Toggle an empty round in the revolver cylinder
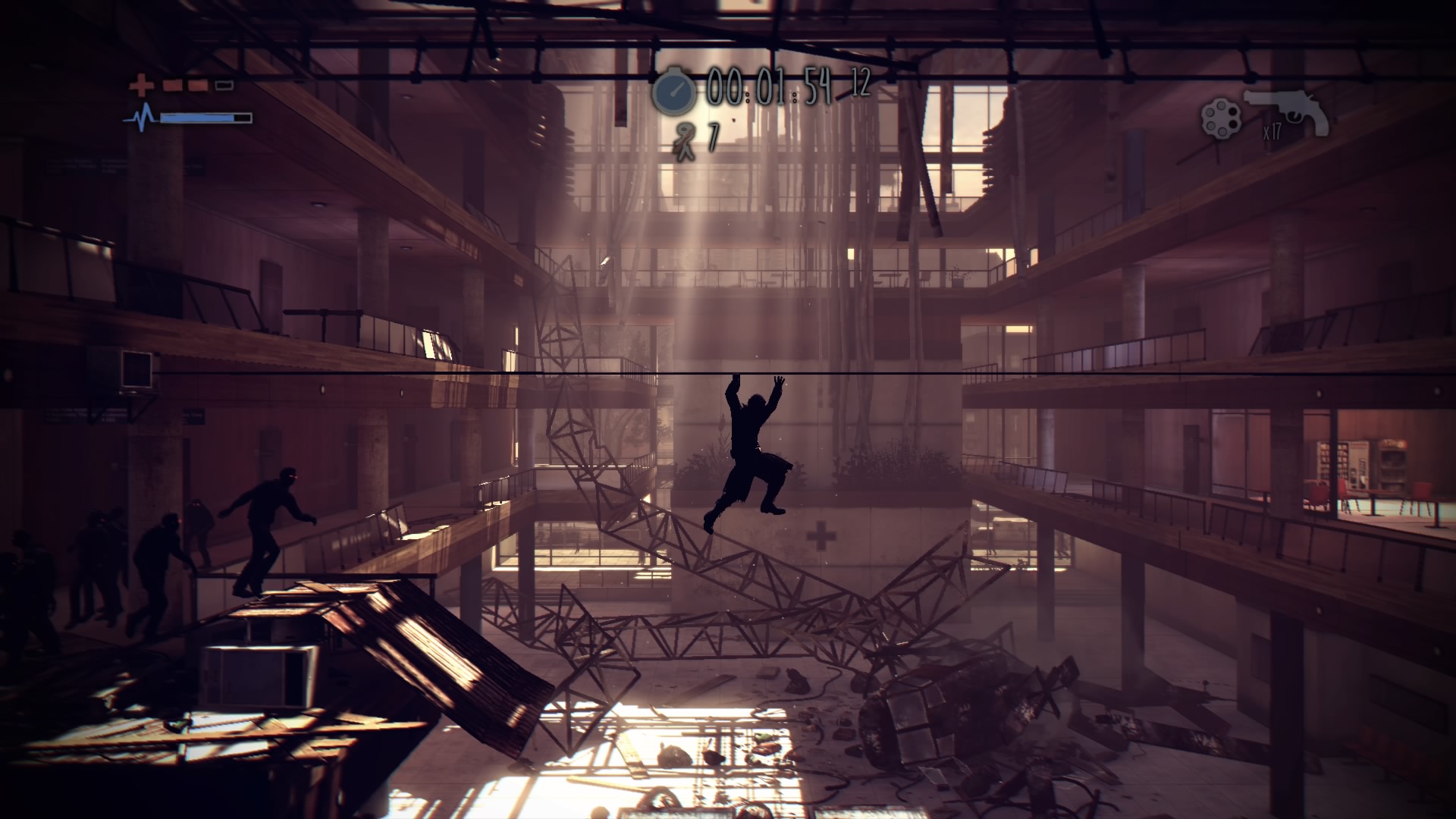 click(1233, 112)
